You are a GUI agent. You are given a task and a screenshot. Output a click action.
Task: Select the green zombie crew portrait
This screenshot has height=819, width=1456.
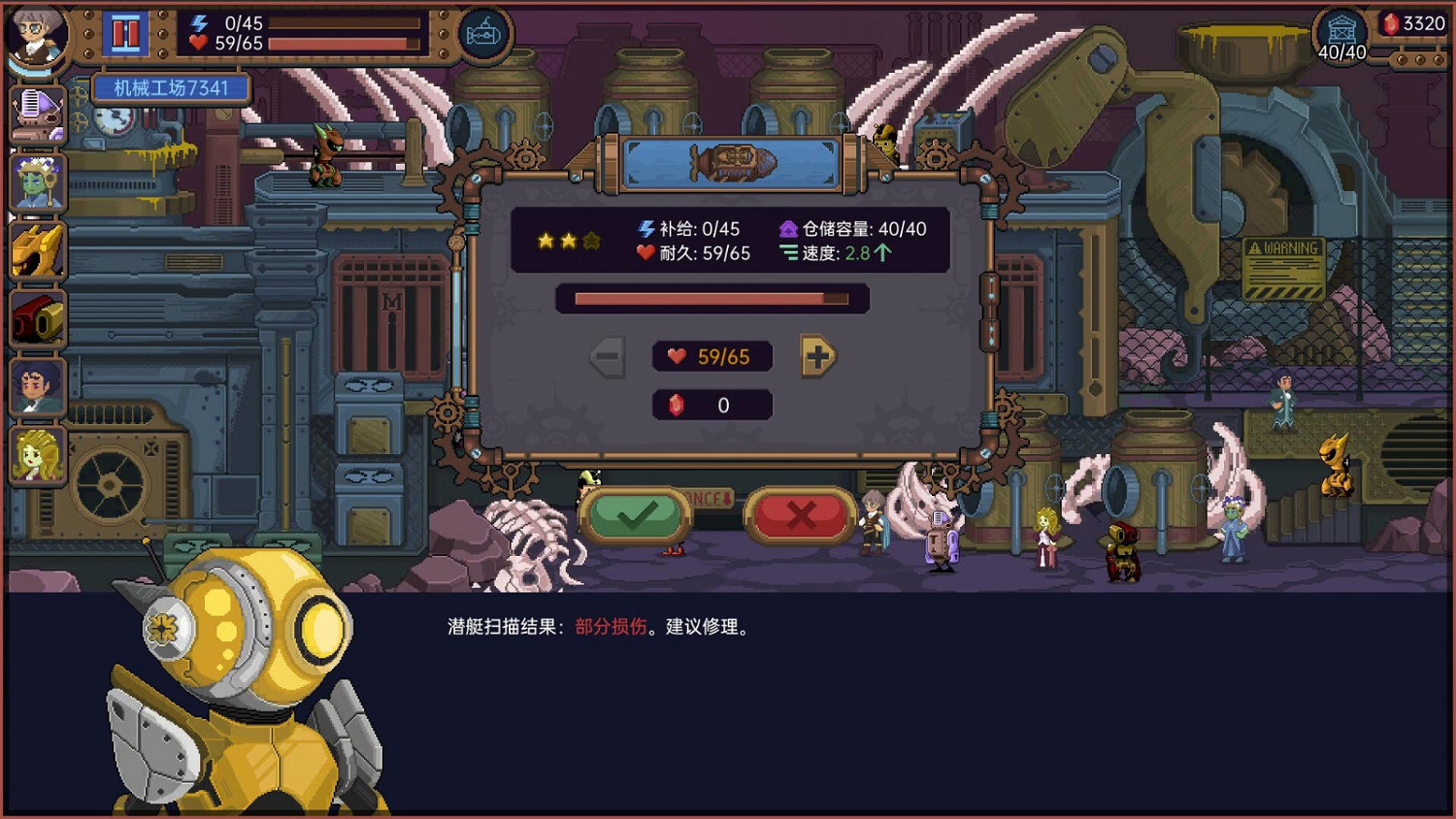(36, 180)
